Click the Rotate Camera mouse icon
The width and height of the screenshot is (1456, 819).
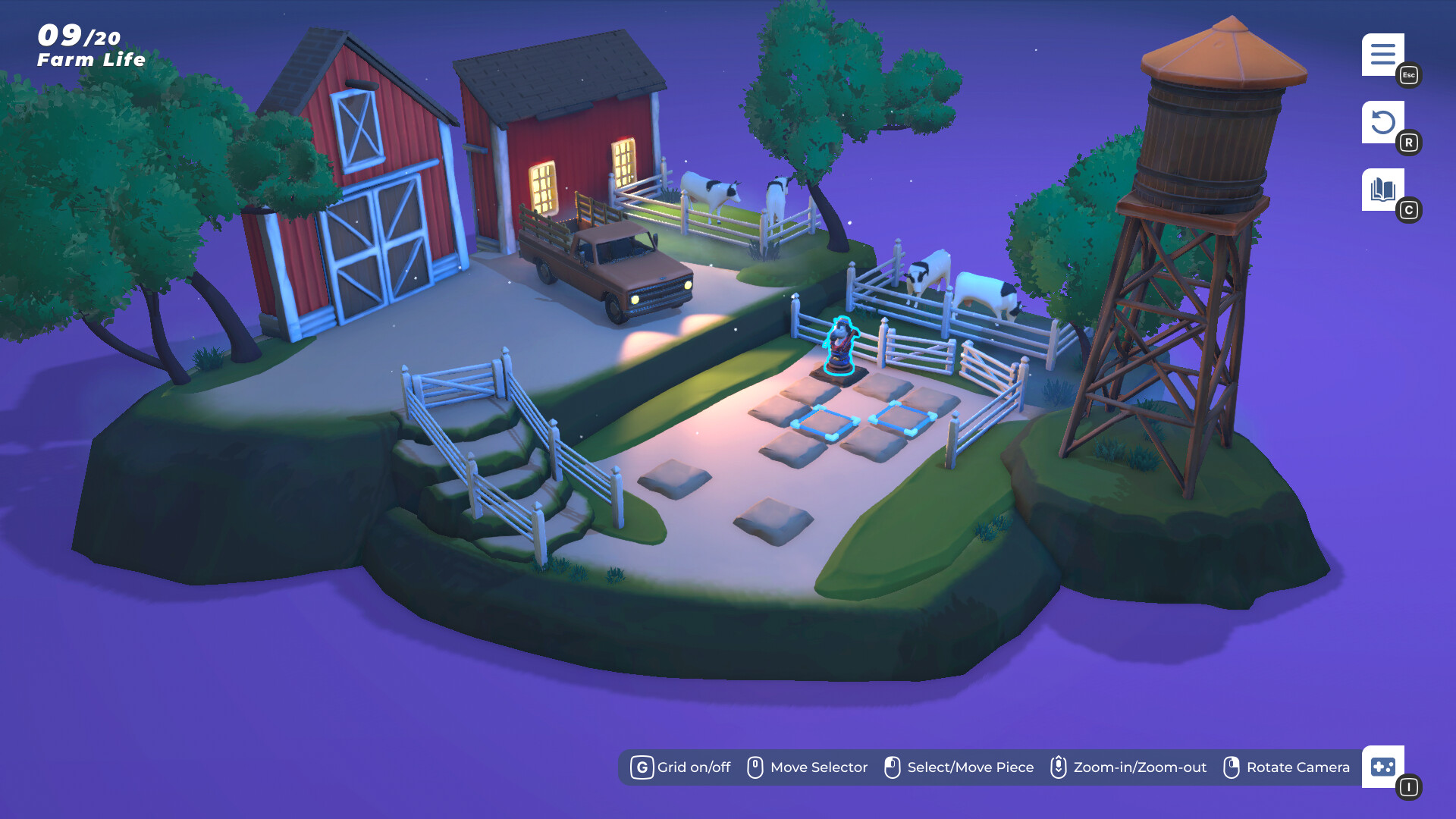(x=1231, y=767)
